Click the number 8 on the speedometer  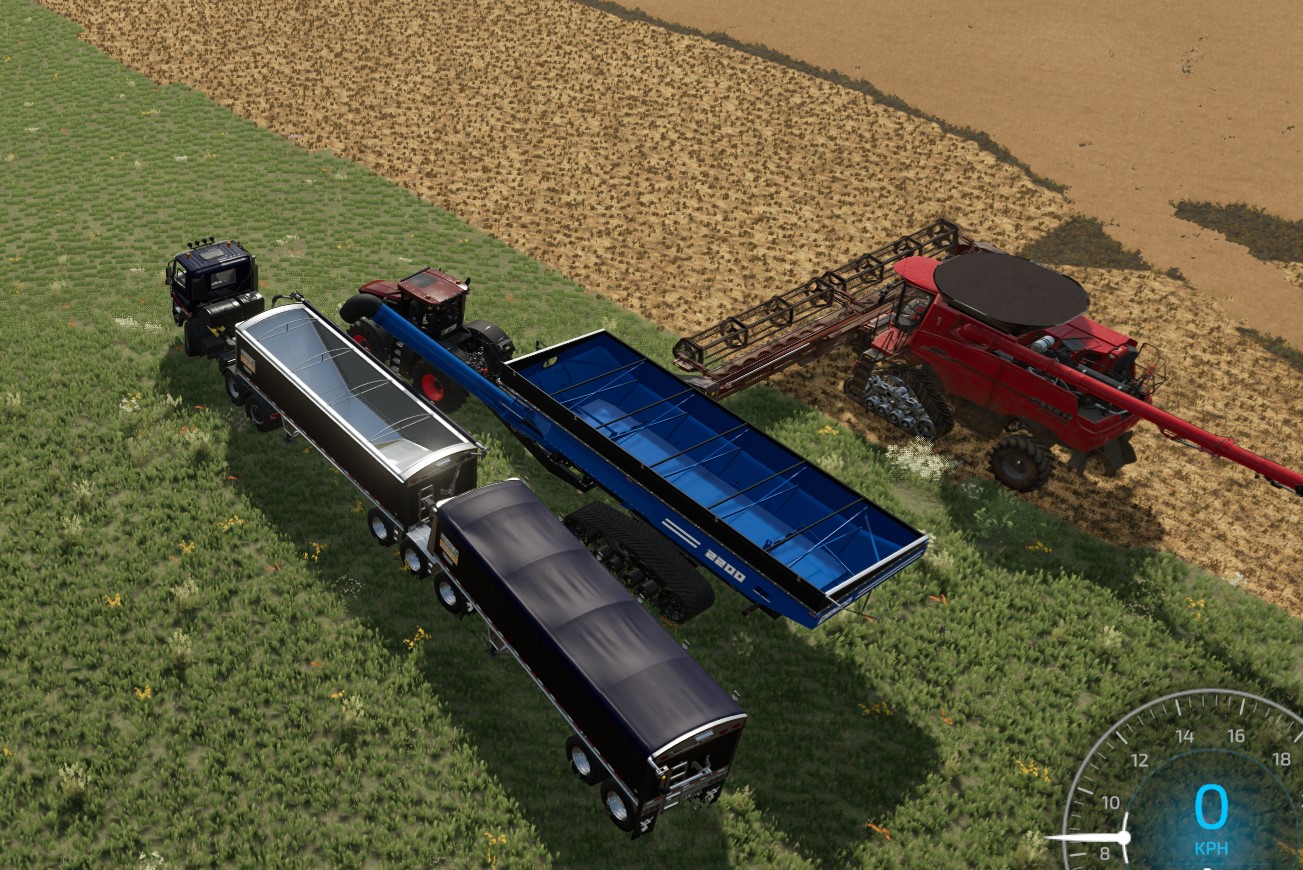(x=1105, y=852)
